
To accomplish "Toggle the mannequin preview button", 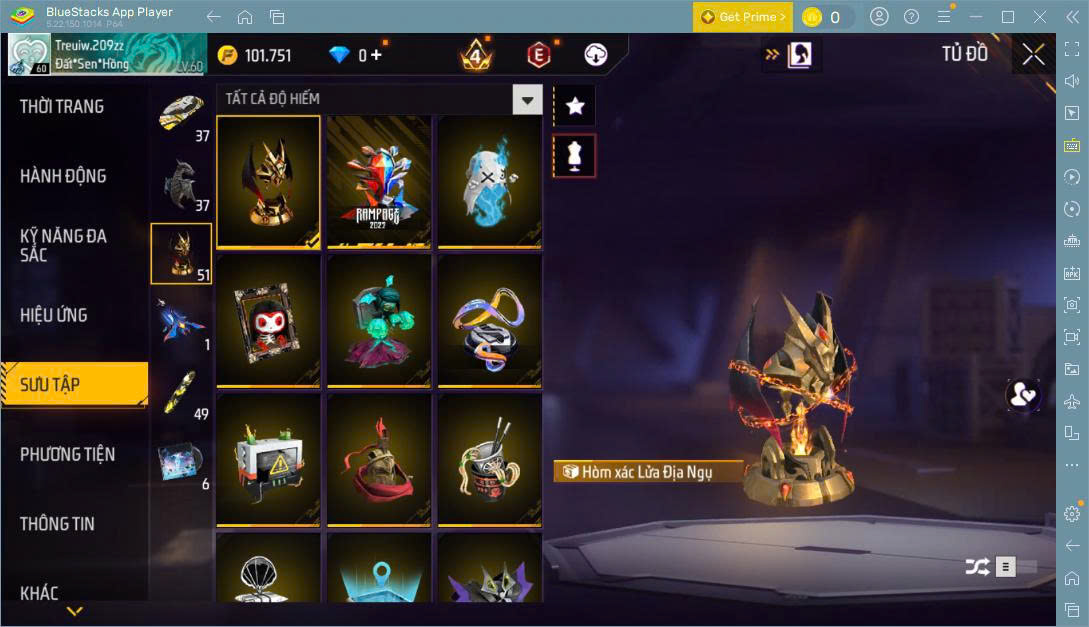I will (574, 156).
